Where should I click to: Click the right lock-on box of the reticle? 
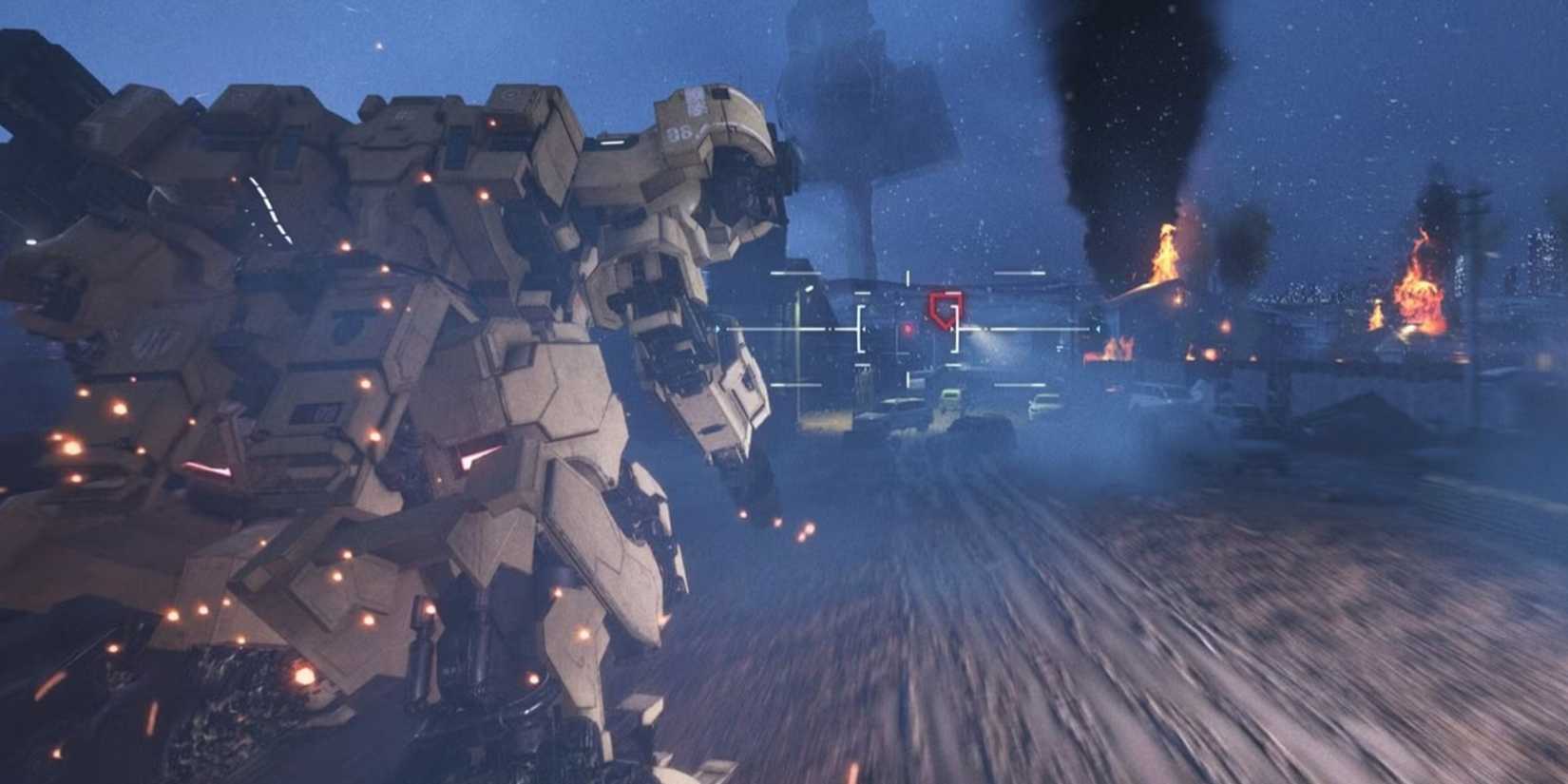pos(954,329)
